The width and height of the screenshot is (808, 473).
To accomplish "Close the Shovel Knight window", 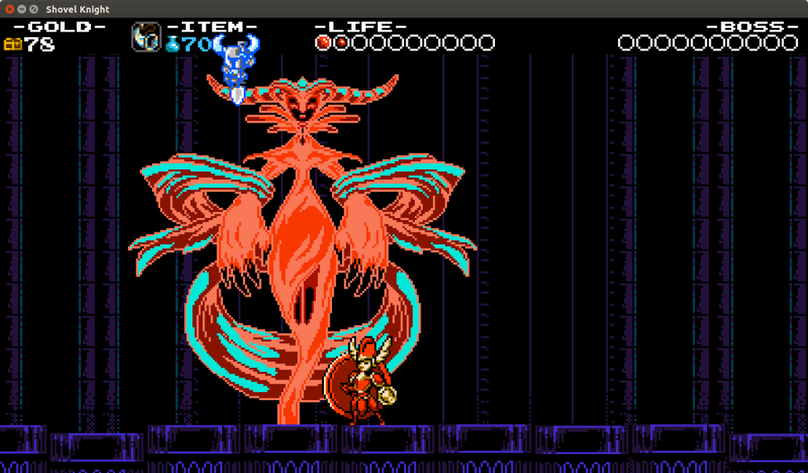I will (x=9, y=9).
